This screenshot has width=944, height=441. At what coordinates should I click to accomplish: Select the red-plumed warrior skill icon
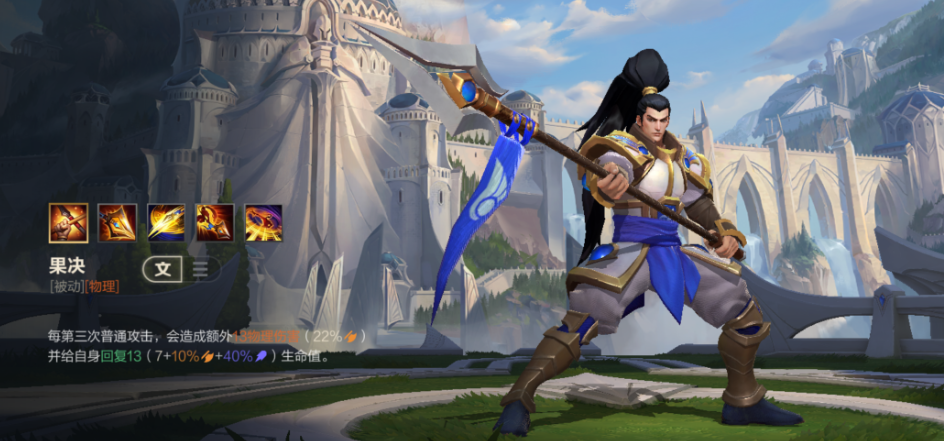[215, 223]
